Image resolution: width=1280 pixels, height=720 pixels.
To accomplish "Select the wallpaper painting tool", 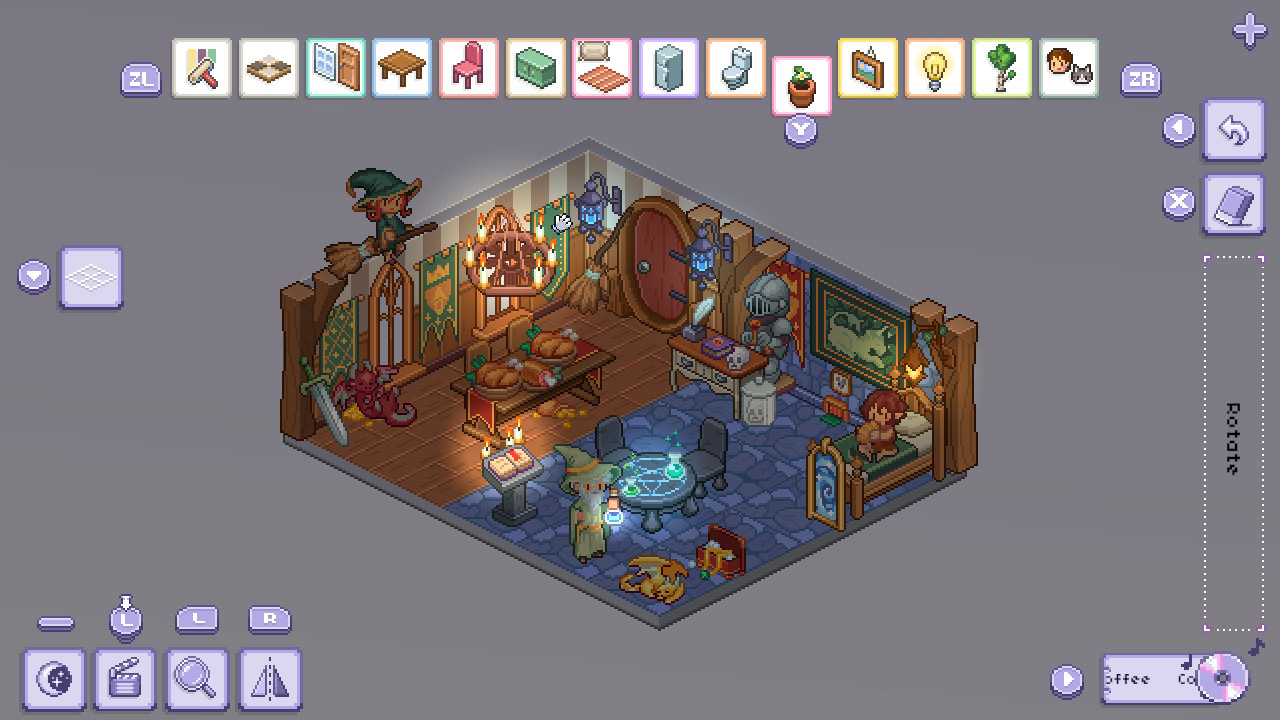I will (201, 68).
